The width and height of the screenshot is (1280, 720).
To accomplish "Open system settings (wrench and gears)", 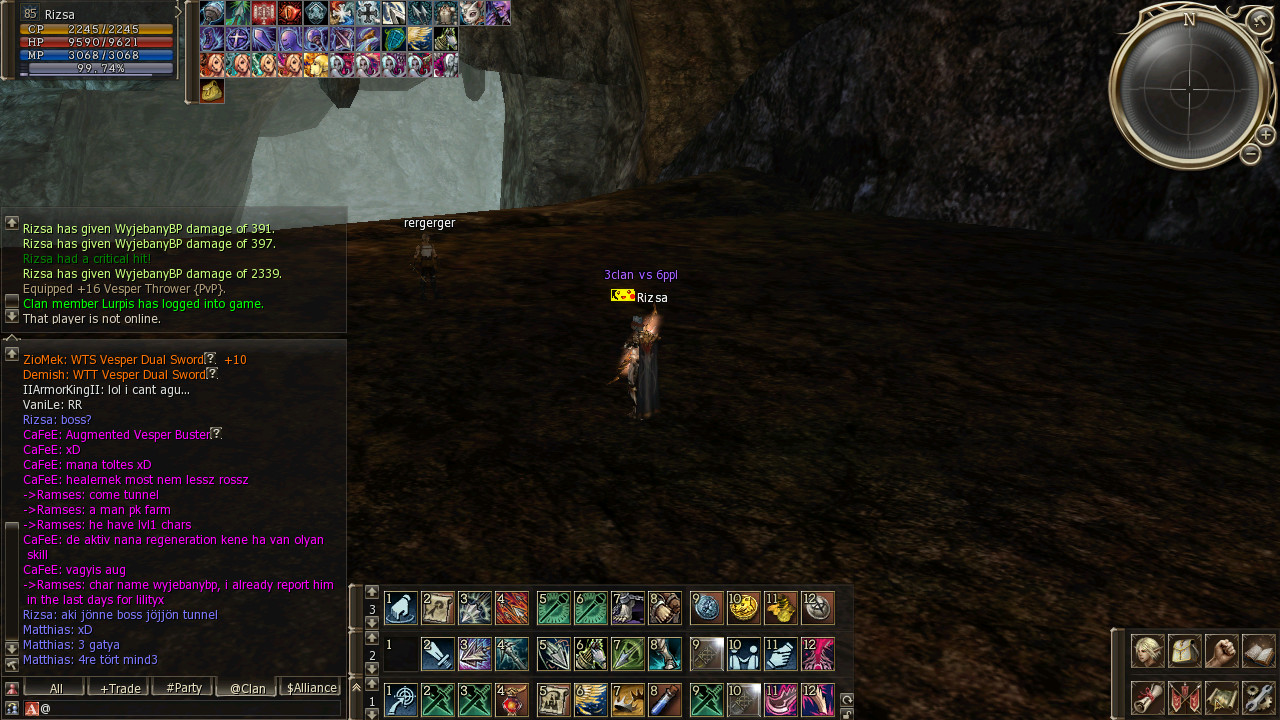I will (1258, 697).
